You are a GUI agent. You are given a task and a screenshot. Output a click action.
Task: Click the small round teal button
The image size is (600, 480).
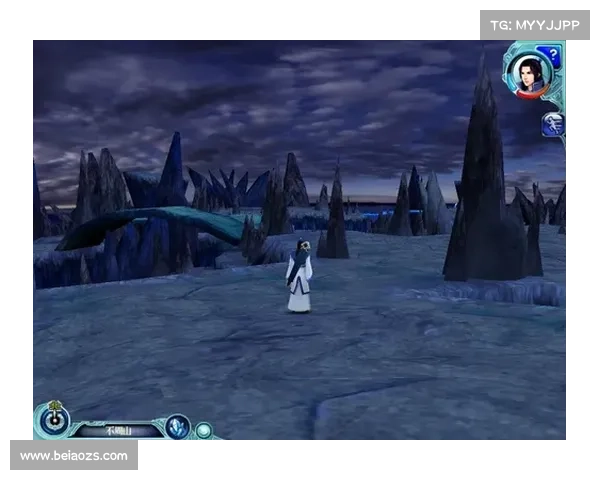point(204,430)
